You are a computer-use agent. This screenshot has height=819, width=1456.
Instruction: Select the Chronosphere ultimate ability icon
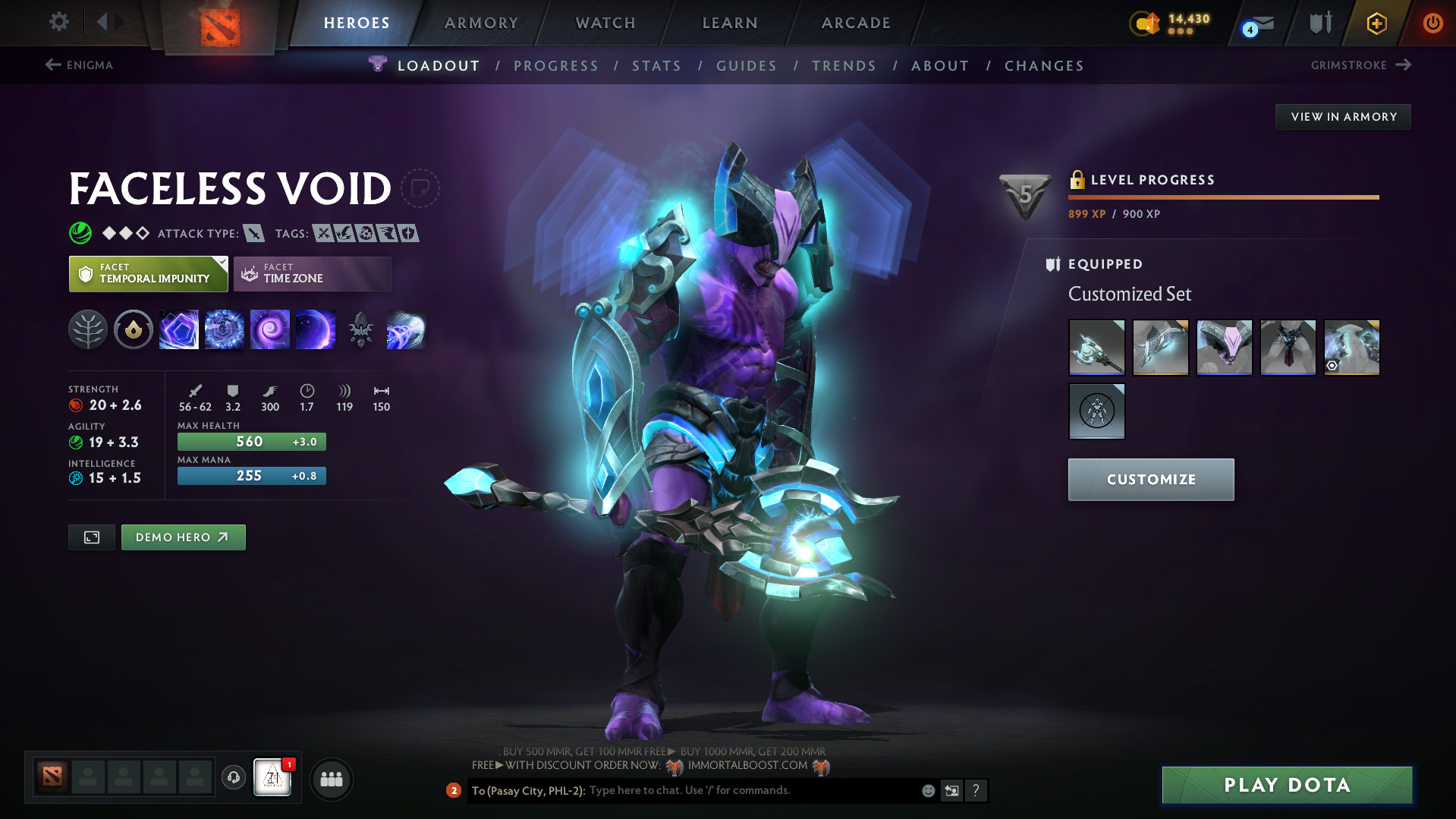[316, 329]
